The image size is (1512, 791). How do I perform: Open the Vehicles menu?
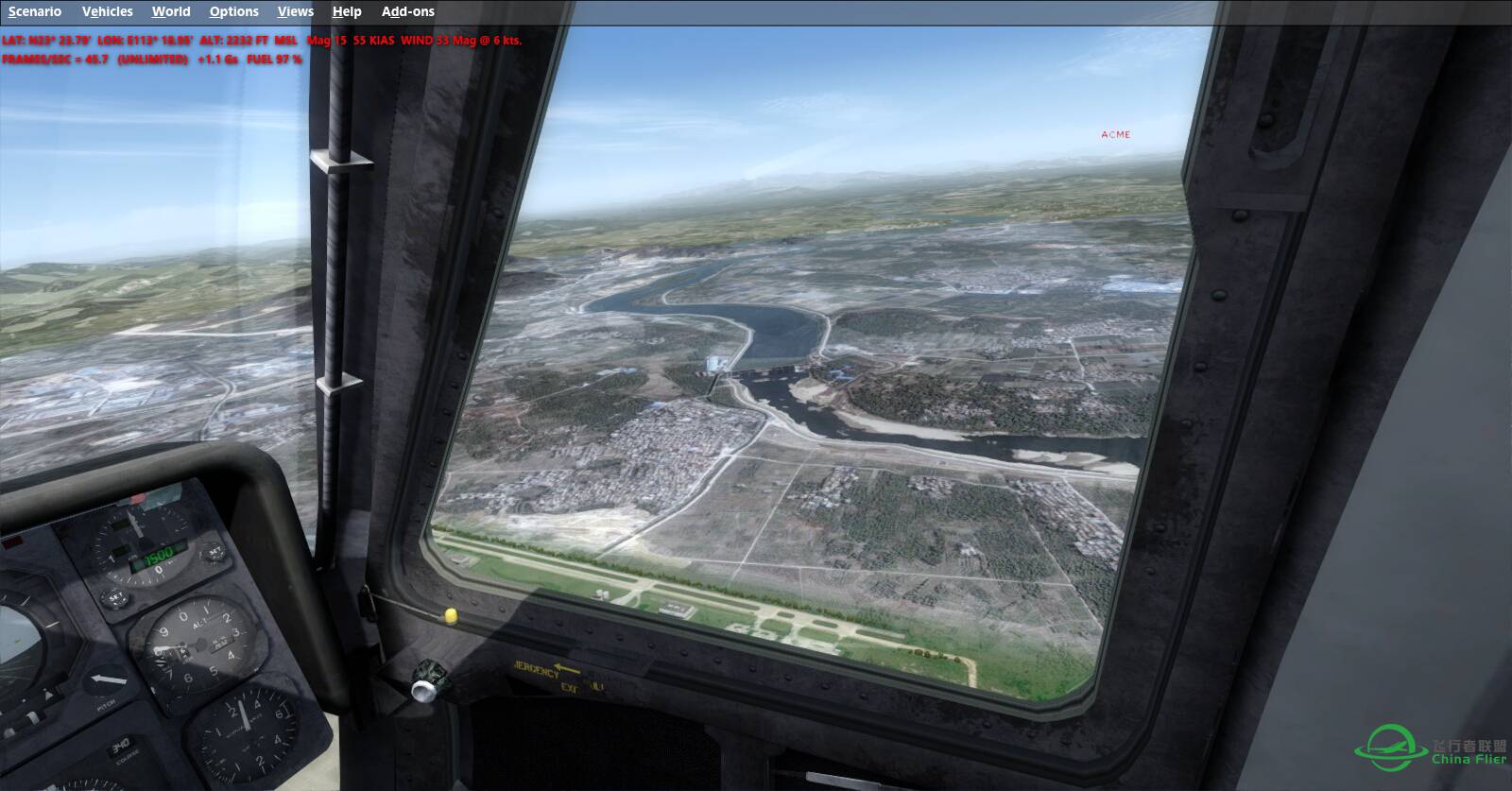tap(107, 11)
